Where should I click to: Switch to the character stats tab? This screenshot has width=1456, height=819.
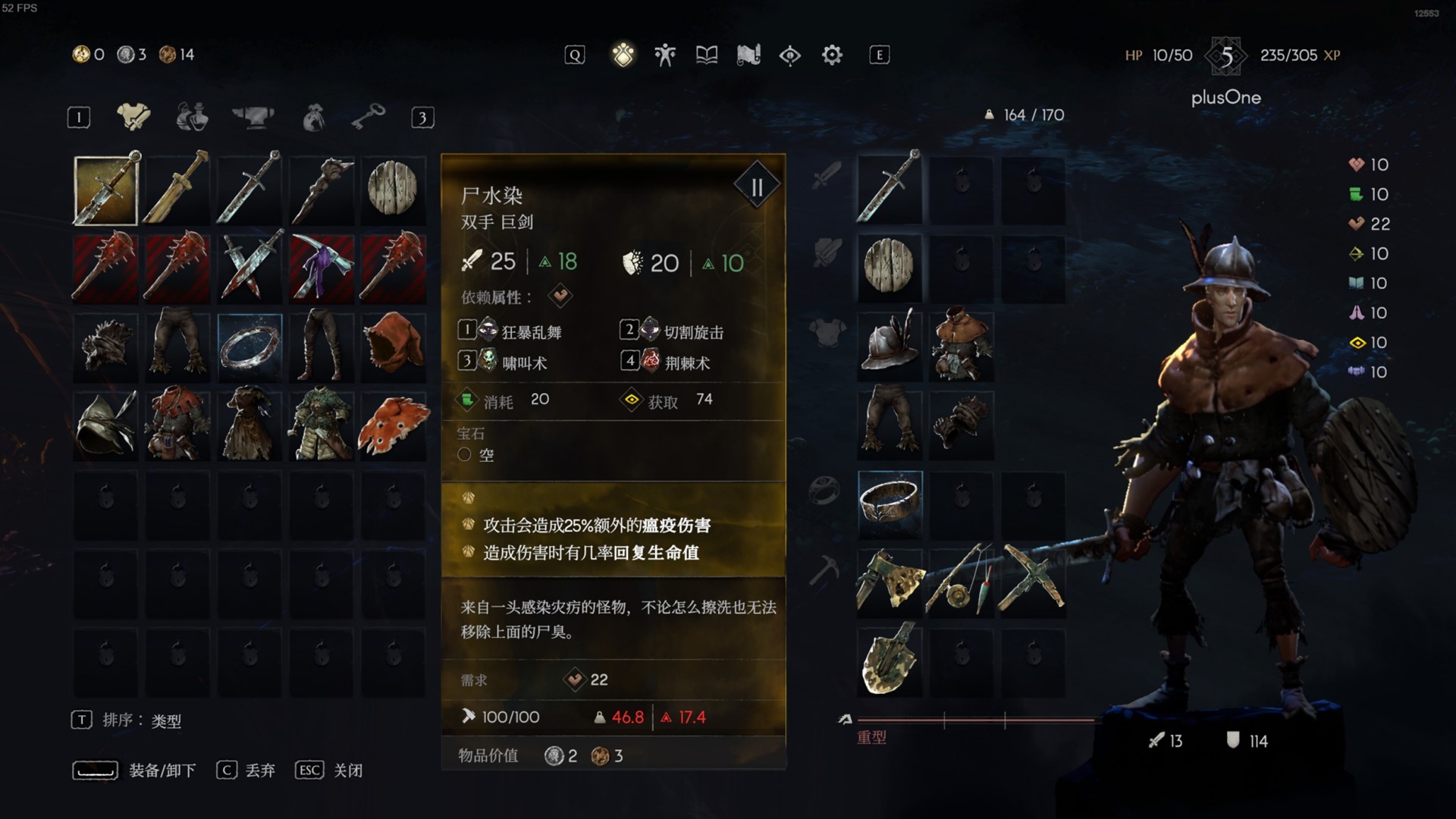665,55
